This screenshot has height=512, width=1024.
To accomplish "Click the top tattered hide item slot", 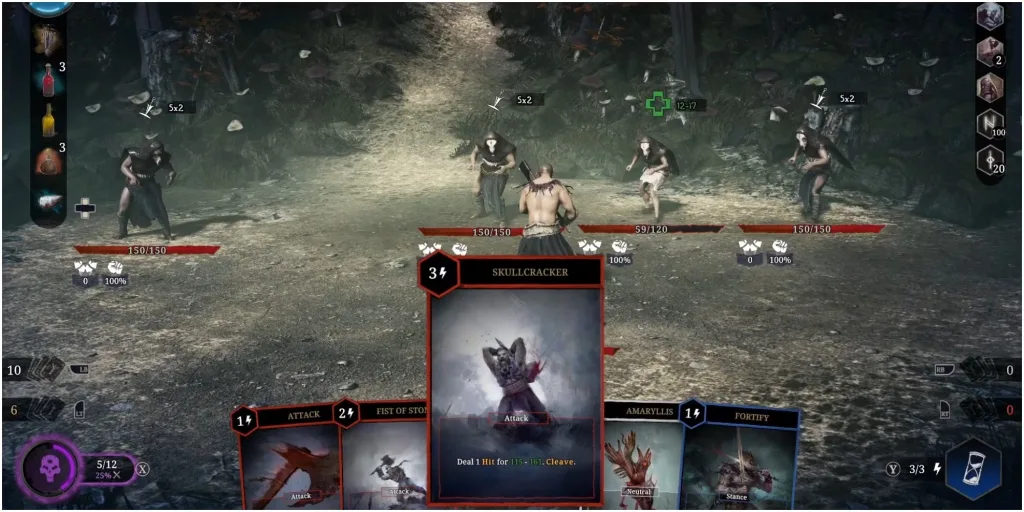I will pos(47,38).
